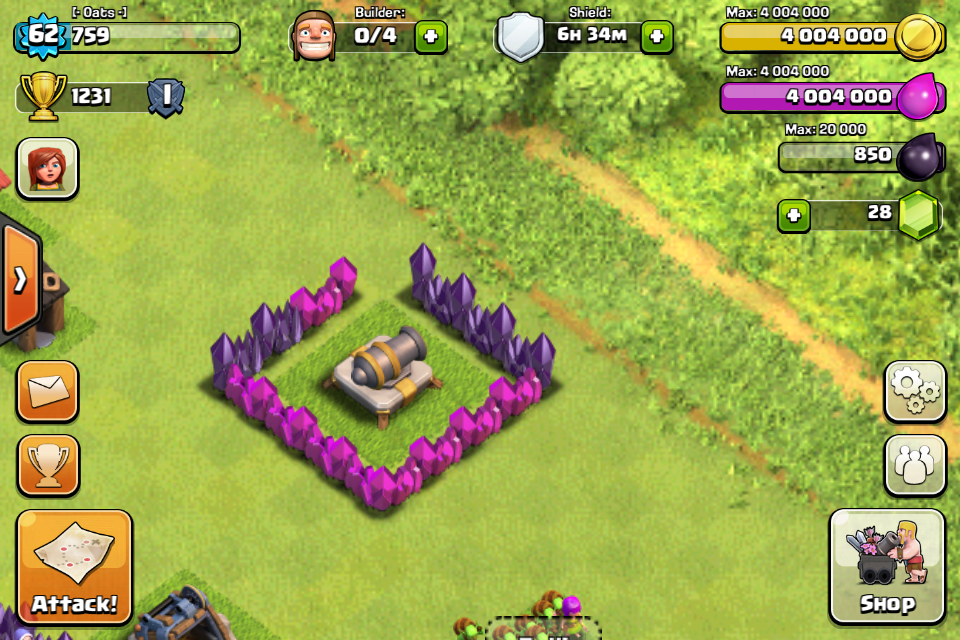Add a builder with the plus button
Image resolution: width=960 pixels, height=640 pixels.
coord(431,37)
